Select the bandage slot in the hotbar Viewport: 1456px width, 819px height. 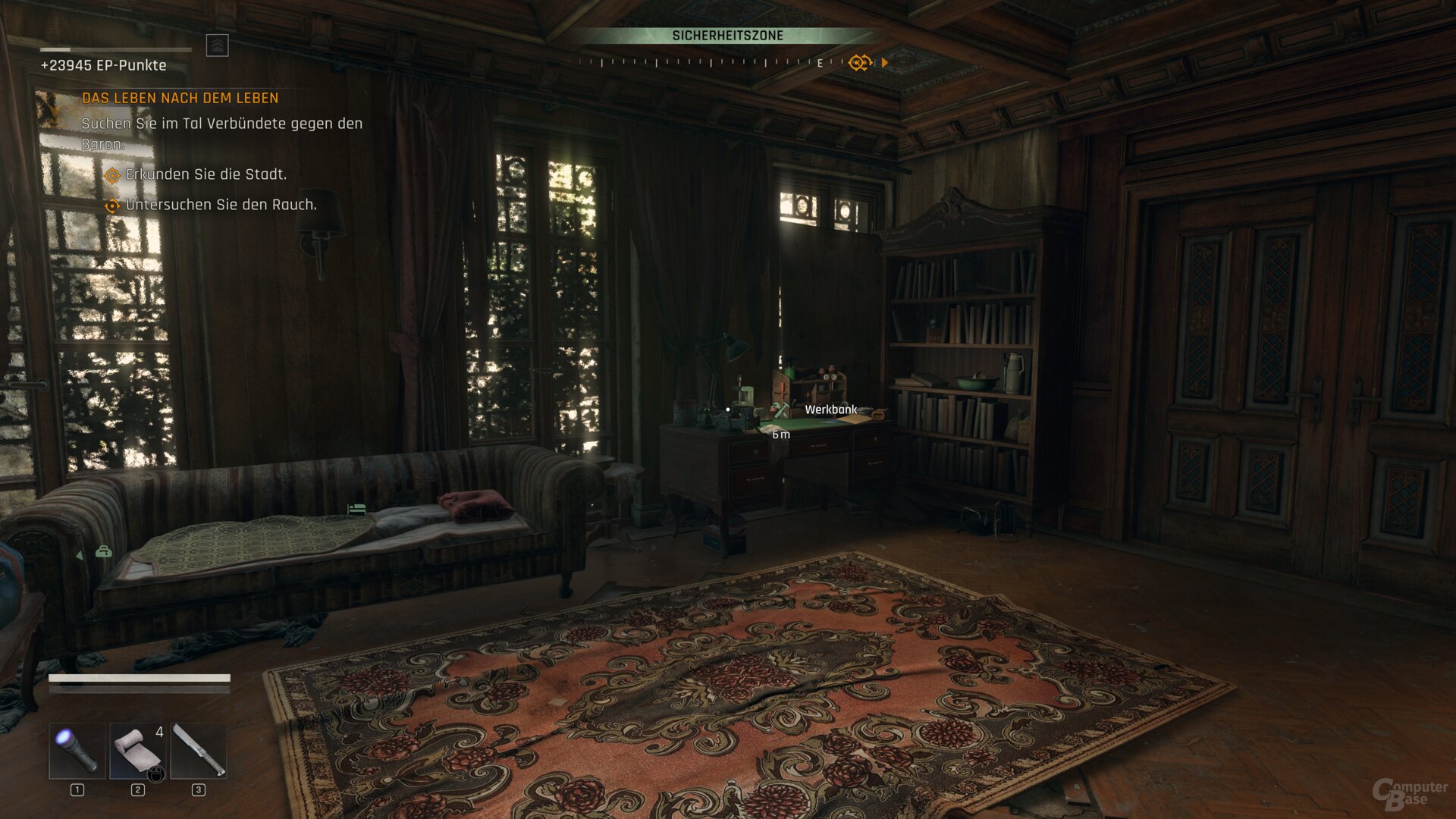137,751
